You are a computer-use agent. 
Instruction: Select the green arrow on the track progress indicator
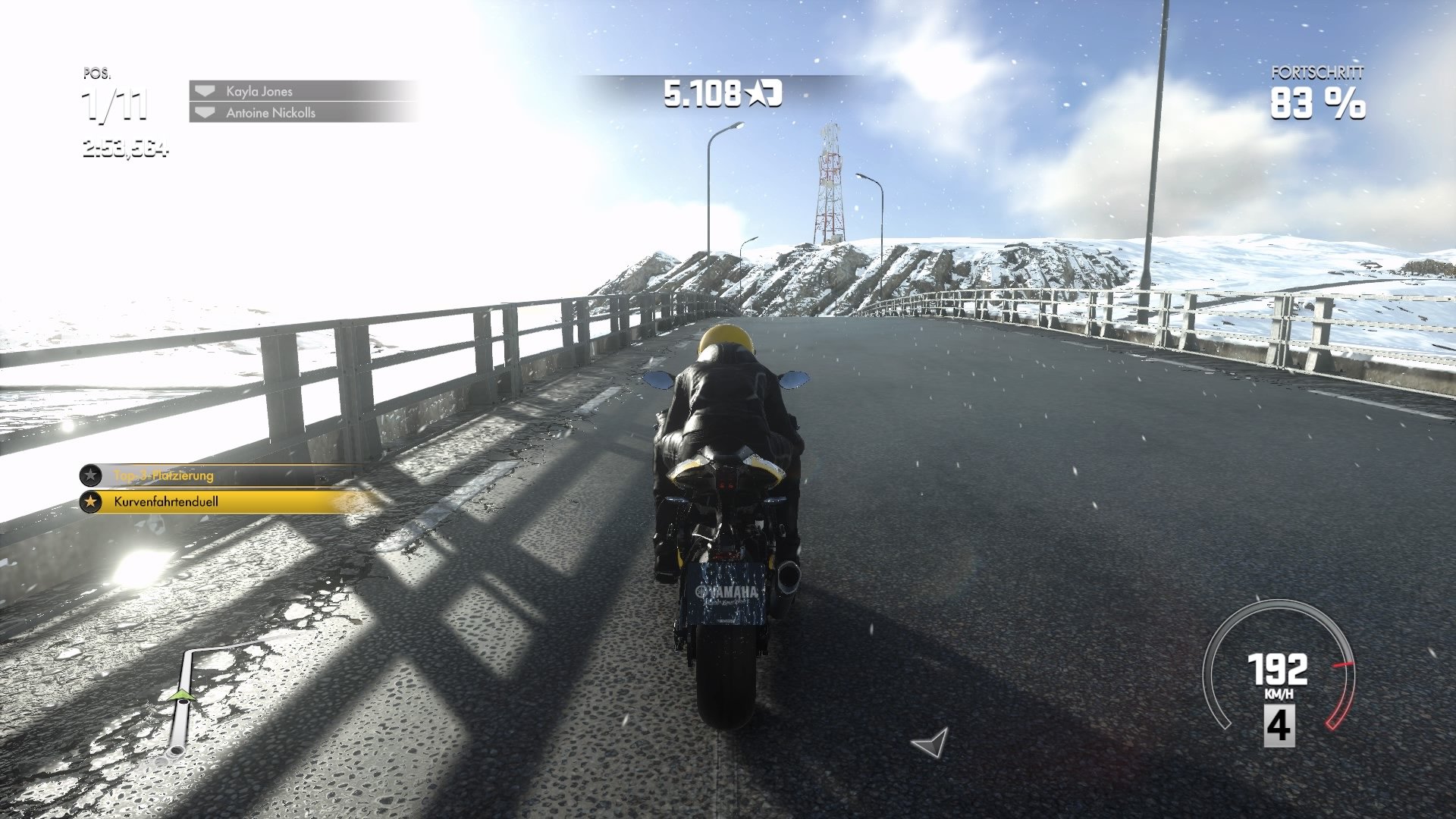coord(182,694)
